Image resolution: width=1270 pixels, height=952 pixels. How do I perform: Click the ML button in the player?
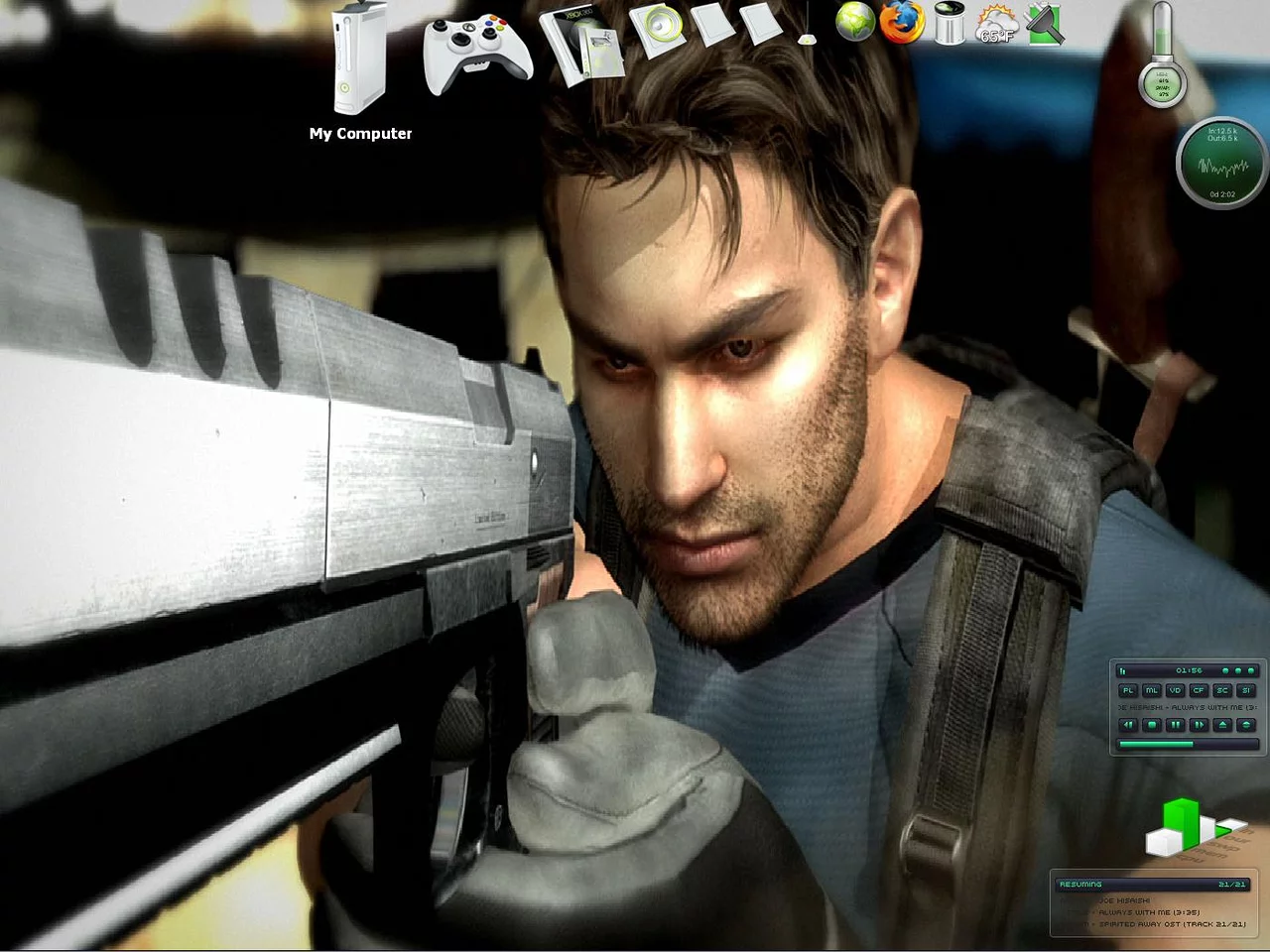coord(1152,690)
